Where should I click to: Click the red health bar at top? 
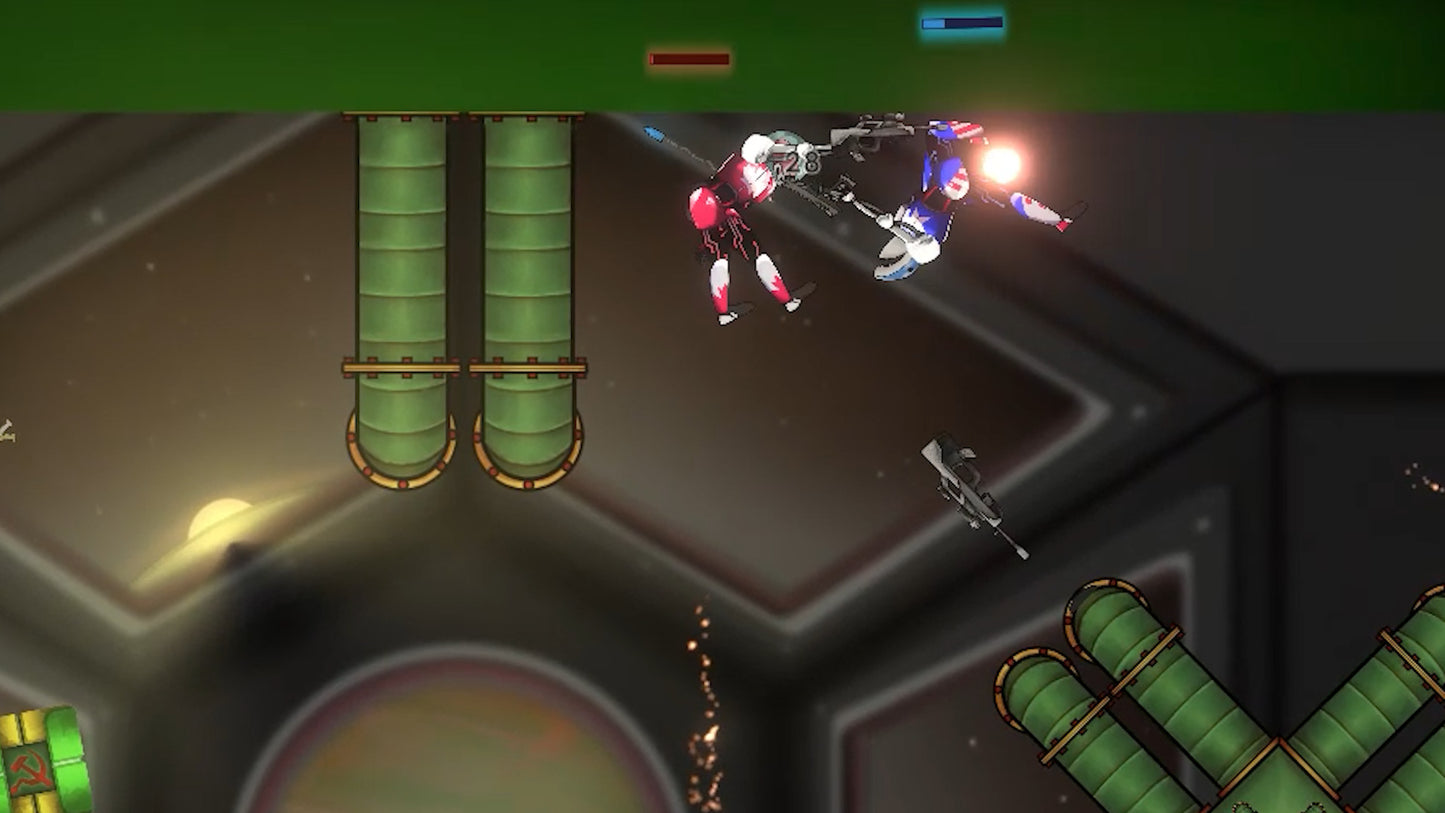point(688,60)
